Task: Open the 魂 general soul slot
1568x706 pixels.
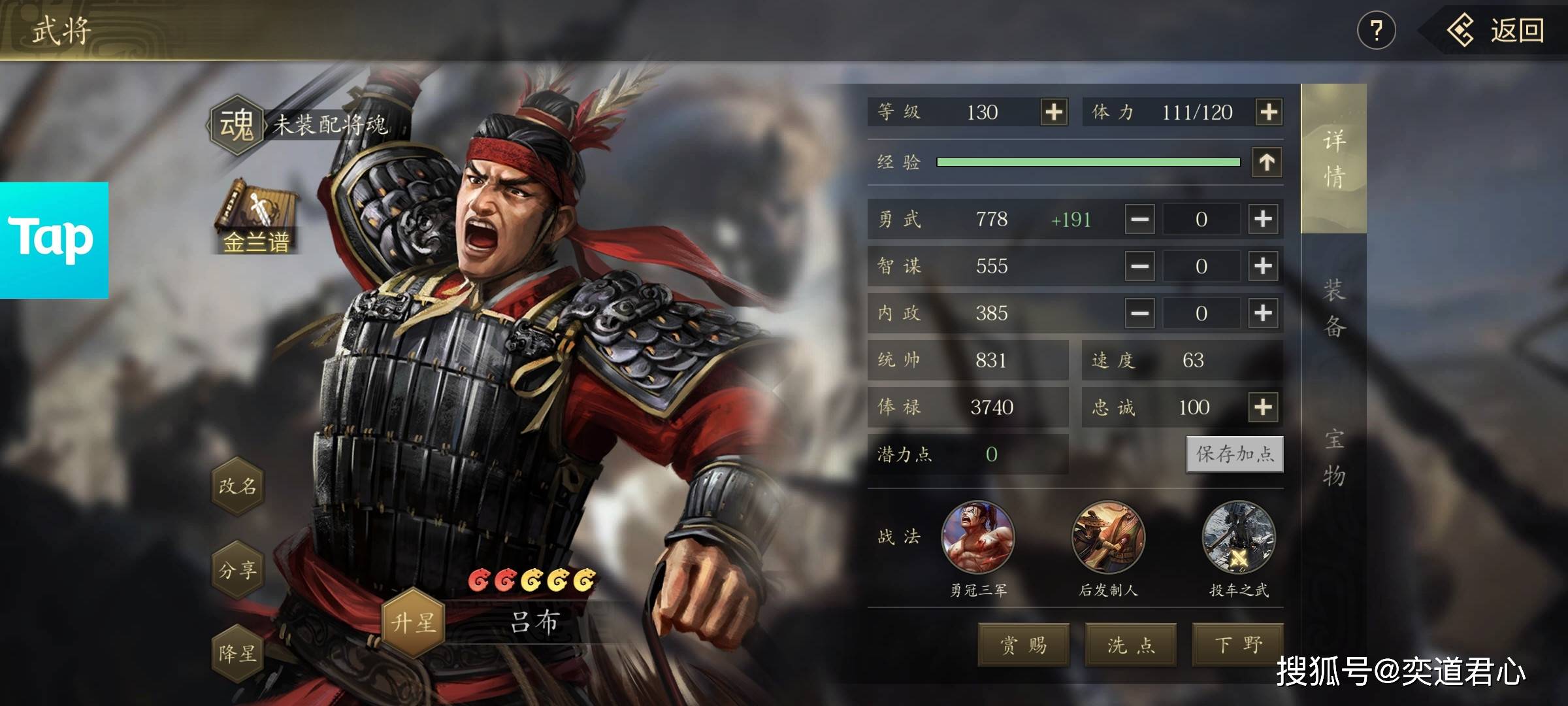Action: click(x=237, y=124)
